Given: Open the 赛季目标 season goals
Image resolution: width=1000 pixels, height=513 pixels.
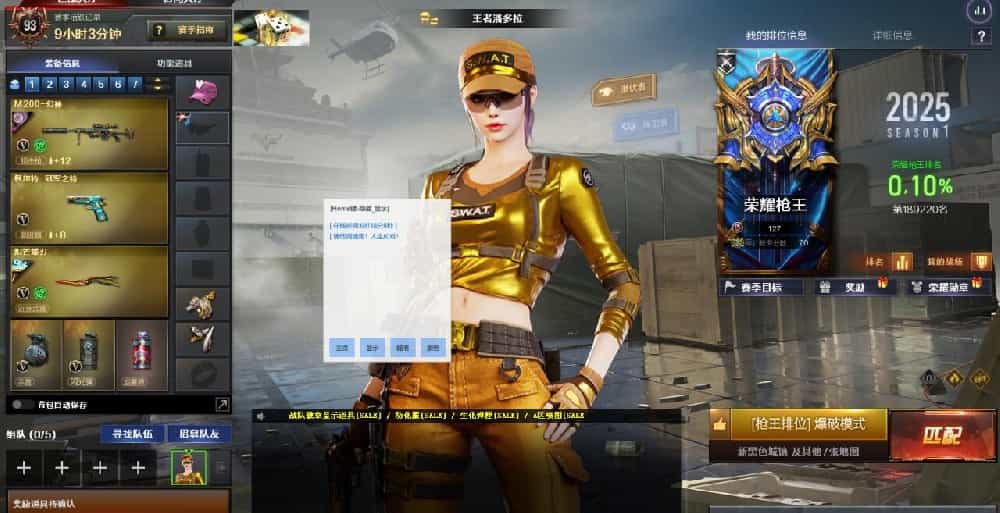Looking at the screenshot, I should pos(762,287).
